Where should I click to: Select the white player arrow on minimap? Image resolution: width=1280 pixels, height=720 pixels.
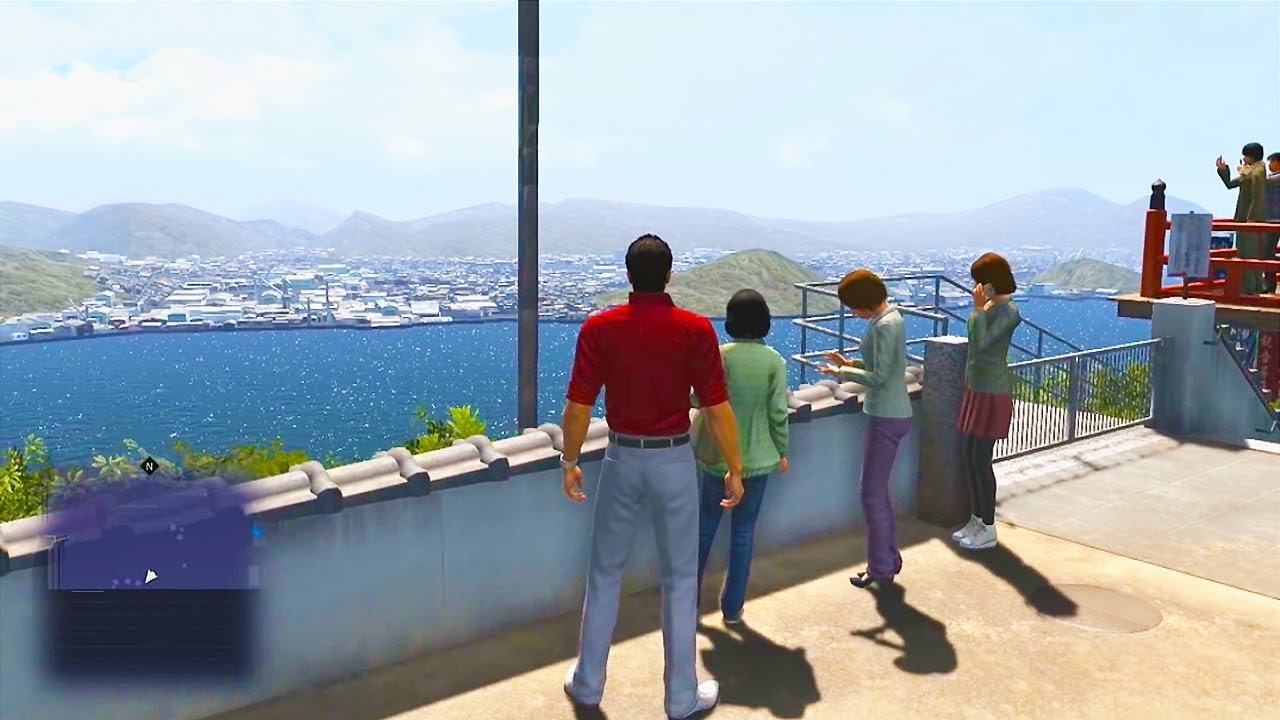tap(150, 576)
